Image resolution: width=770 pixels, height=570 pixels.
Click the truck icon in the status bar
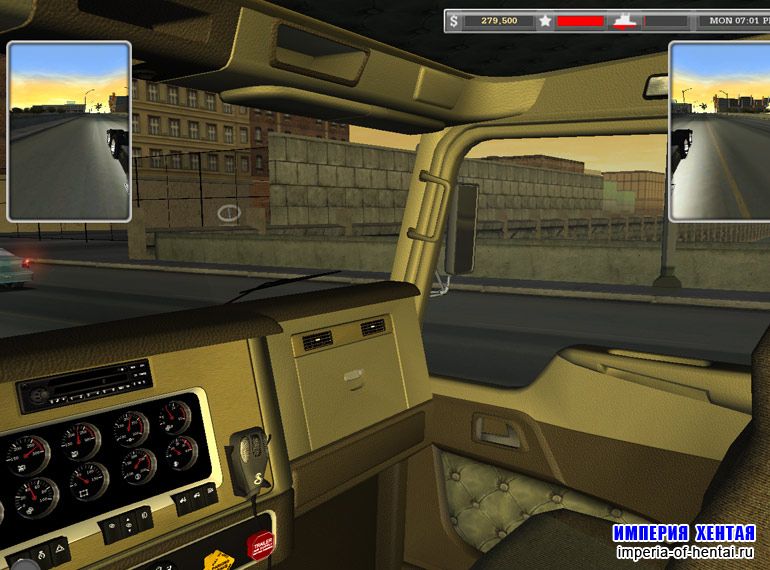pos(626,20)
